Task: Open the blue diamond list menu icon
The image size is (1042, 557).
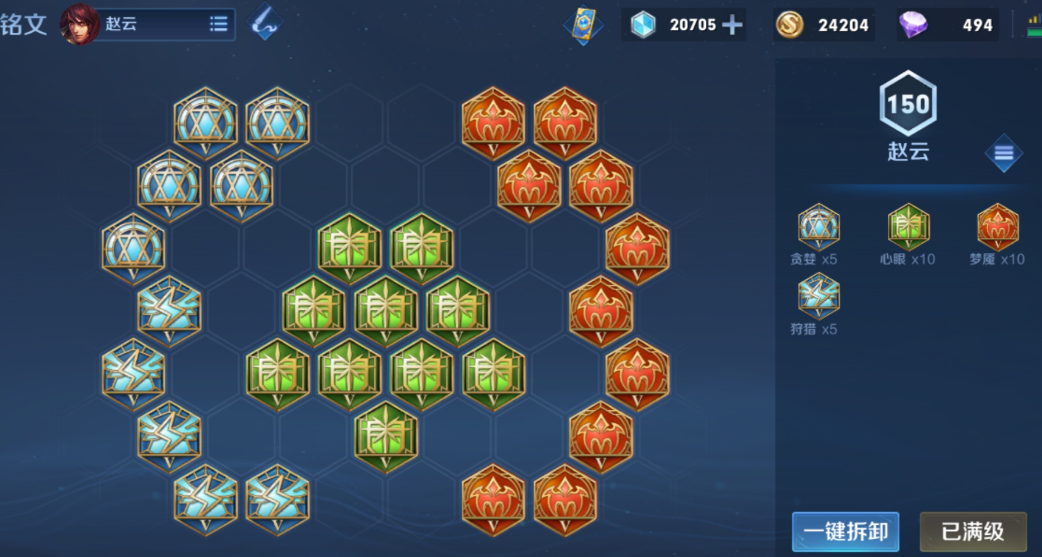Action: coord(1004,154)
